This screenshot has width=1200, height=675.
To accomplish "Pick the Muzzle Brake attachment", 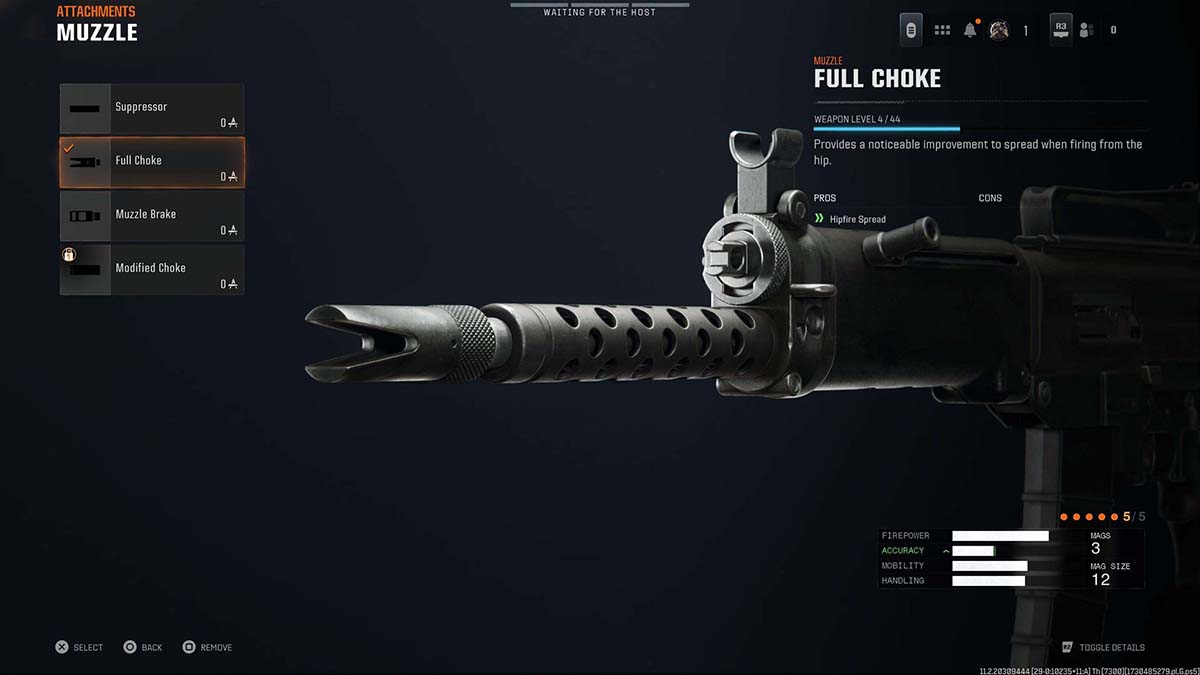I will tap(152, 216).
